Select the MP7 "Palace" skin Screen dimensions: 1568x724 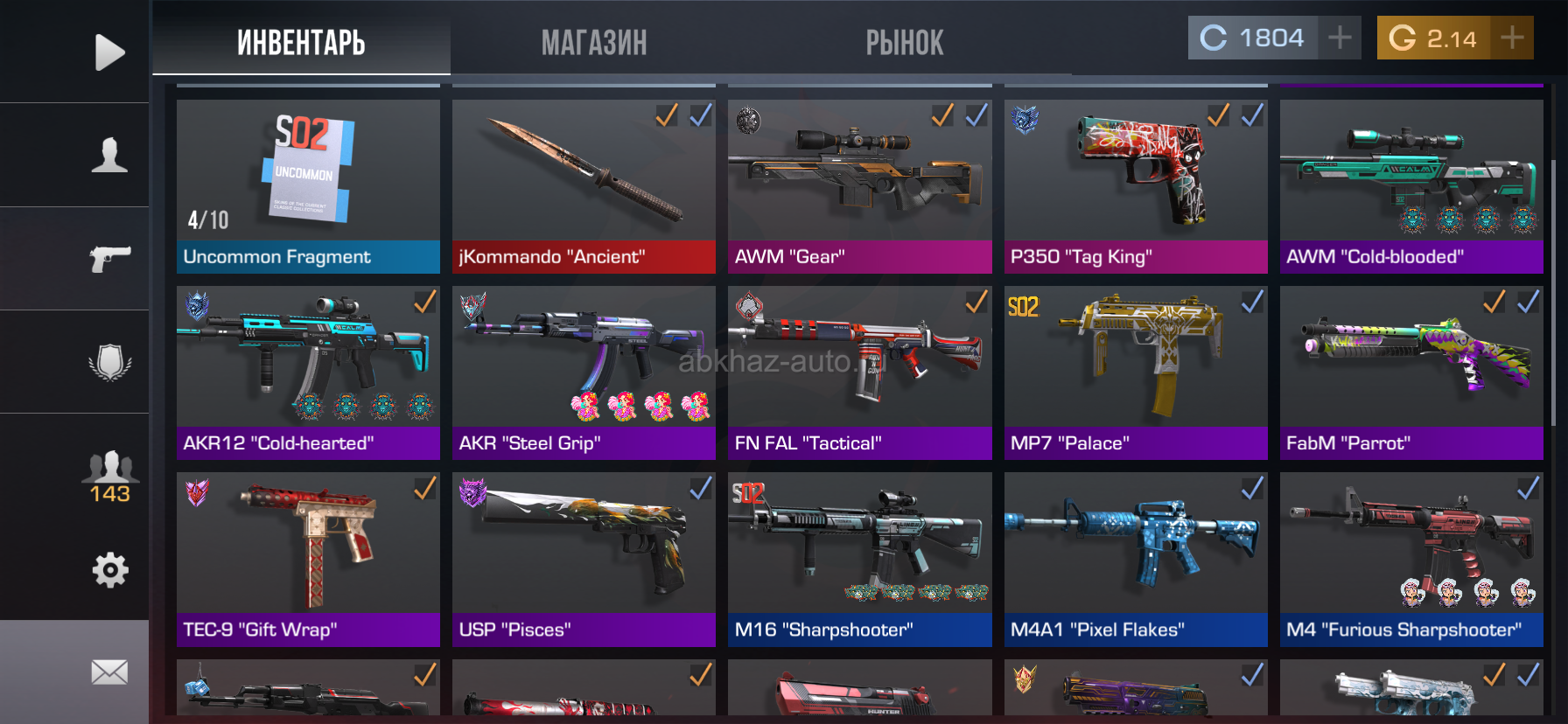pyautogui.click(x=1136, y=372)
